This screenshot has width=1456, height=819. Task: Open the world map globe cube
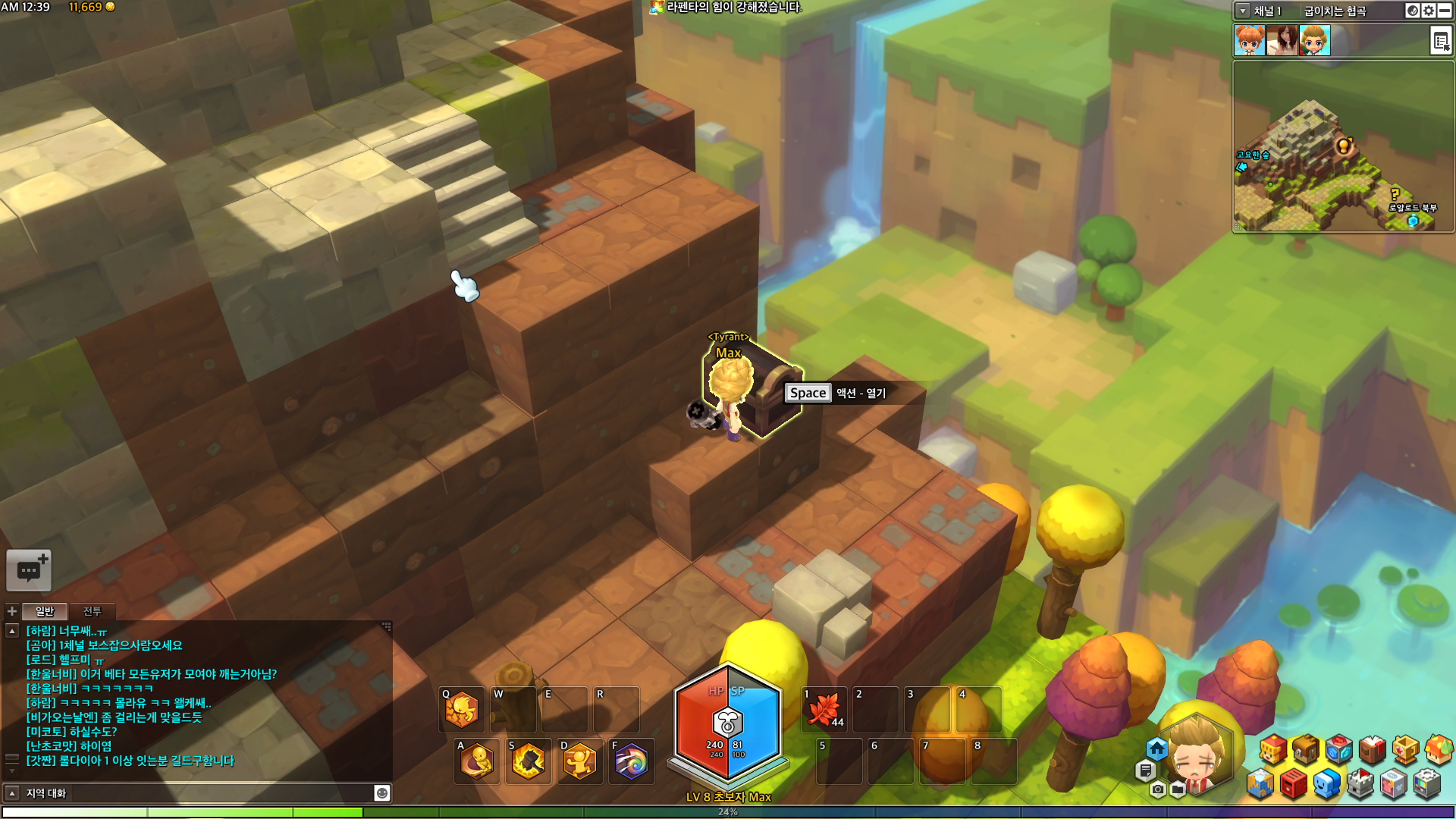(x=1260, y=784)
